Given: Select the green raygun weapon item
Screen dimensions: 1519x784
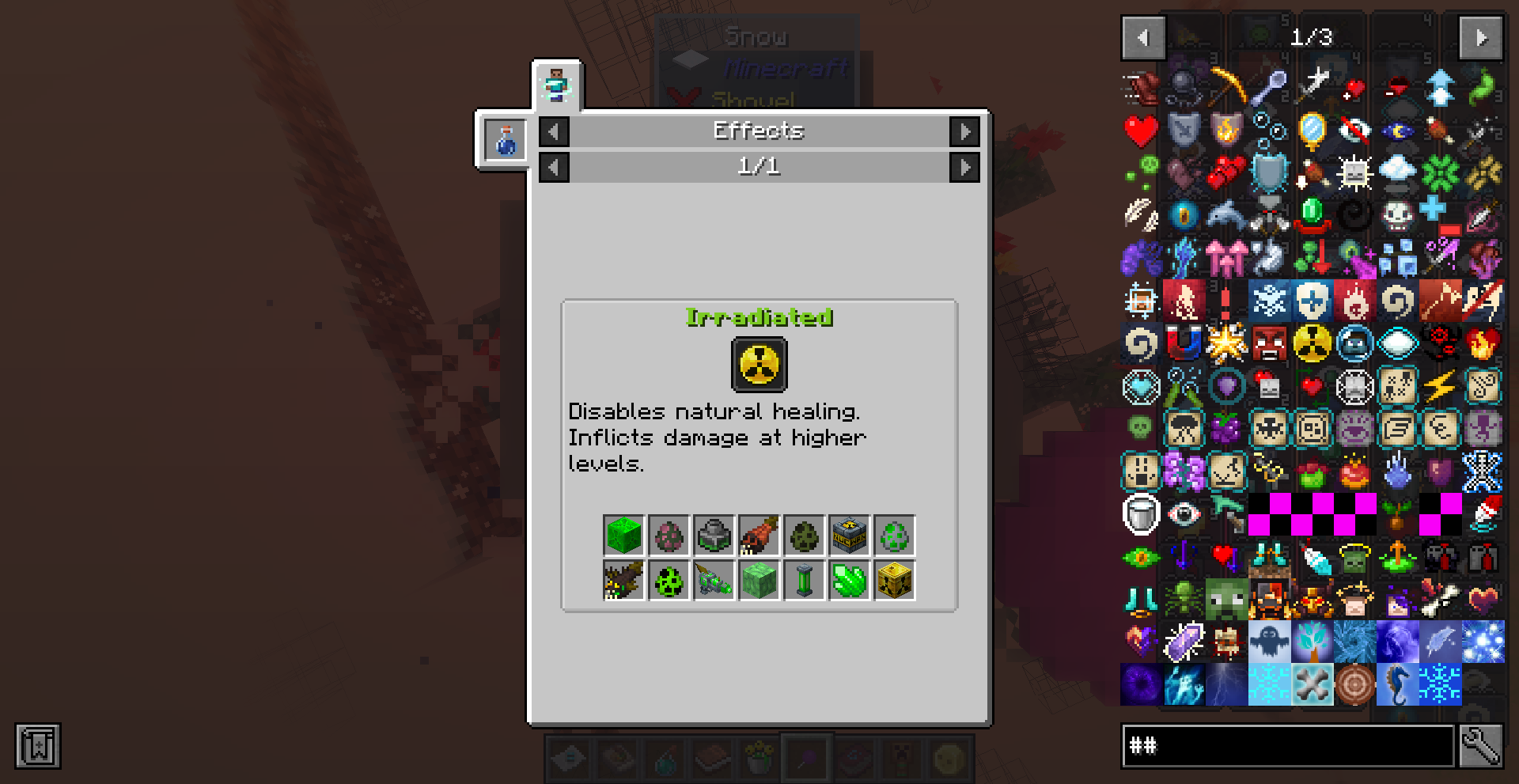Looking at the screenshot, I should tap(714, 581).
